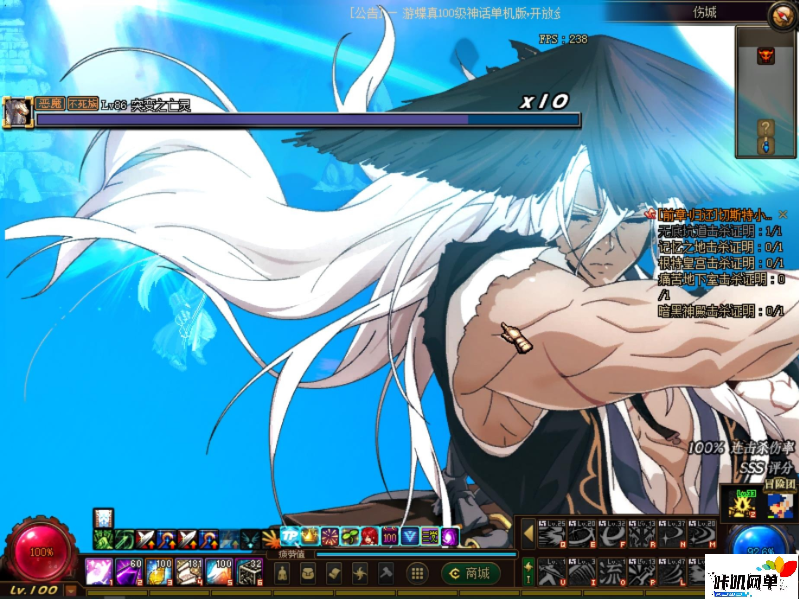Open the grid menu button beside the shop
This screenshot has height=599, width=799.
click(418, 573)
